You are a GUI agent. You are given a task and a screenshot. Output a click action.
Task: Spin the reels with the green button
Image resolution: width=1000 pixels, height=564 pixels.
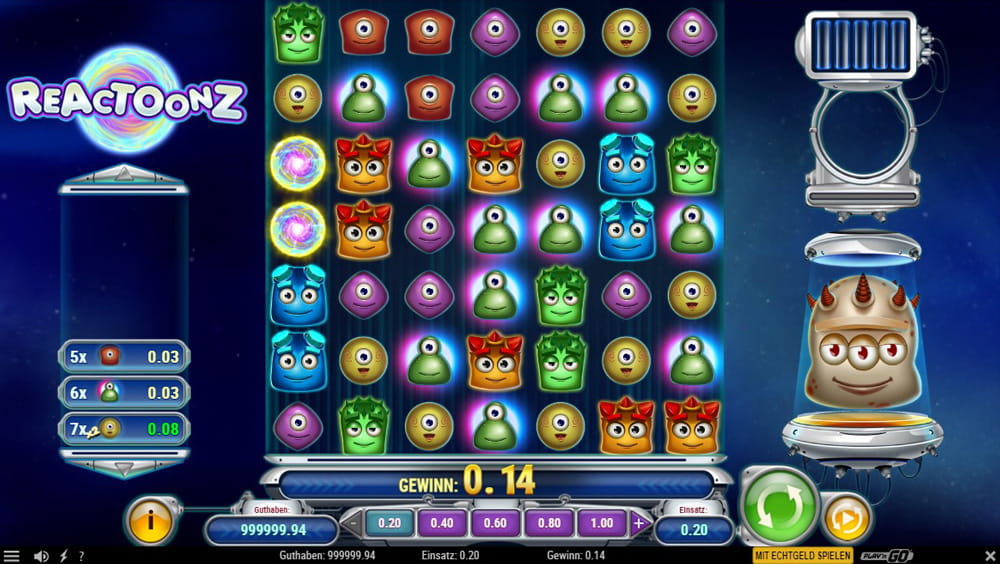pos(780,506)
